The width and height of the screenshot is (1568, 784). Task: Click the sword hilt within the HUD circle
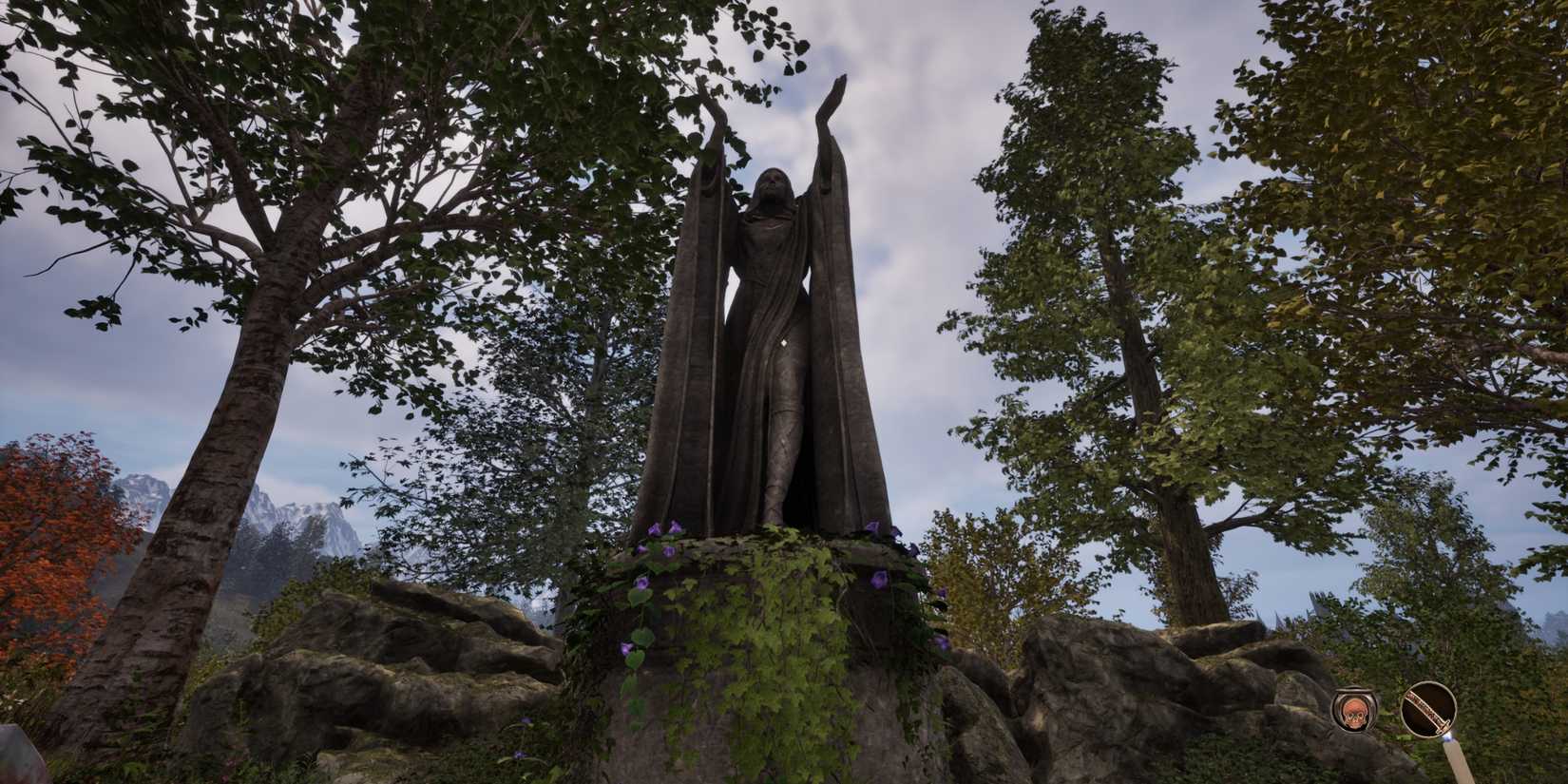(1443, 725)
